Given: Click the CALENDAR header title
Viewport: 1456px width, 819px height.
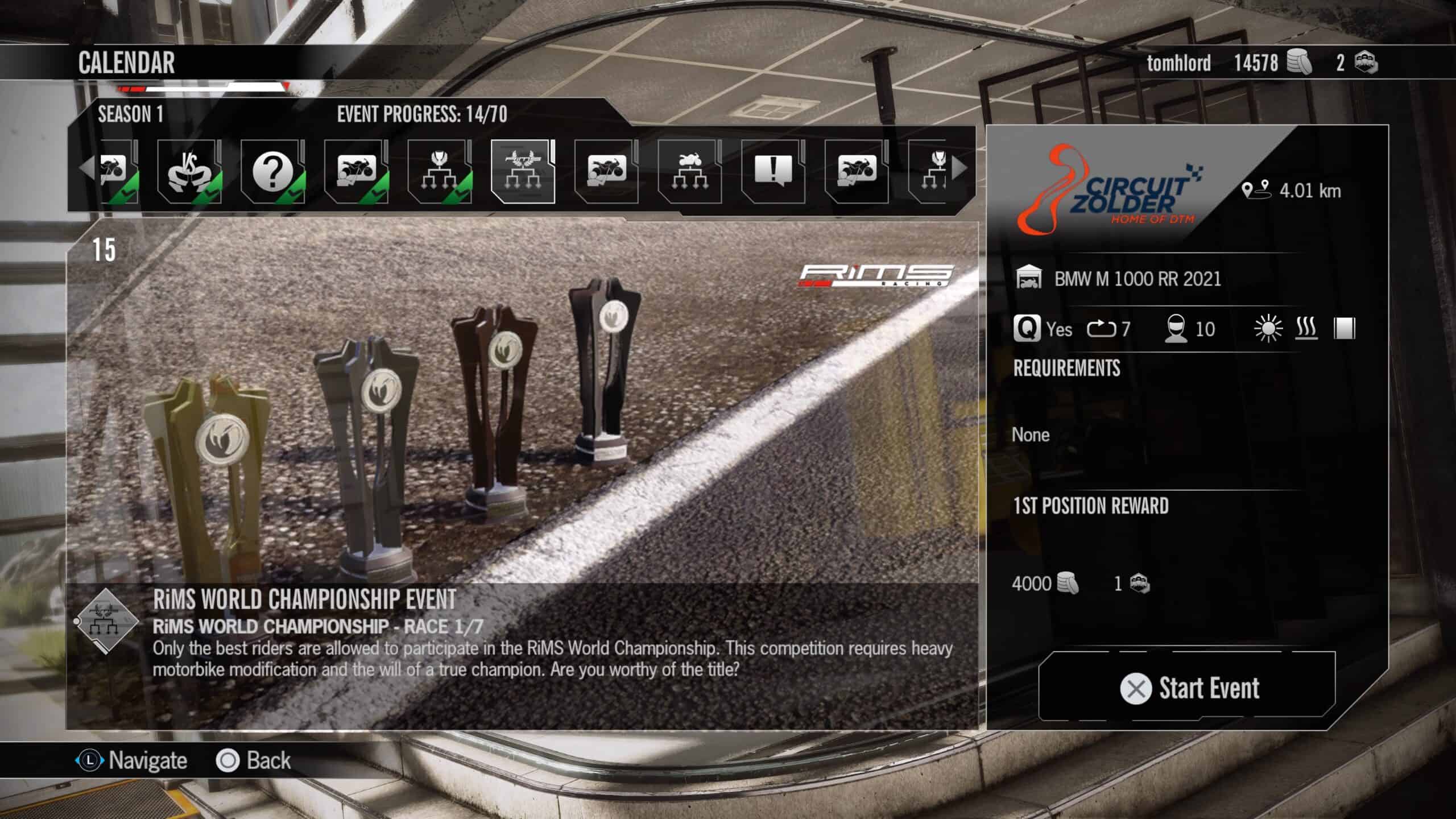Looking at the screenshot, I should coord(125,63).
